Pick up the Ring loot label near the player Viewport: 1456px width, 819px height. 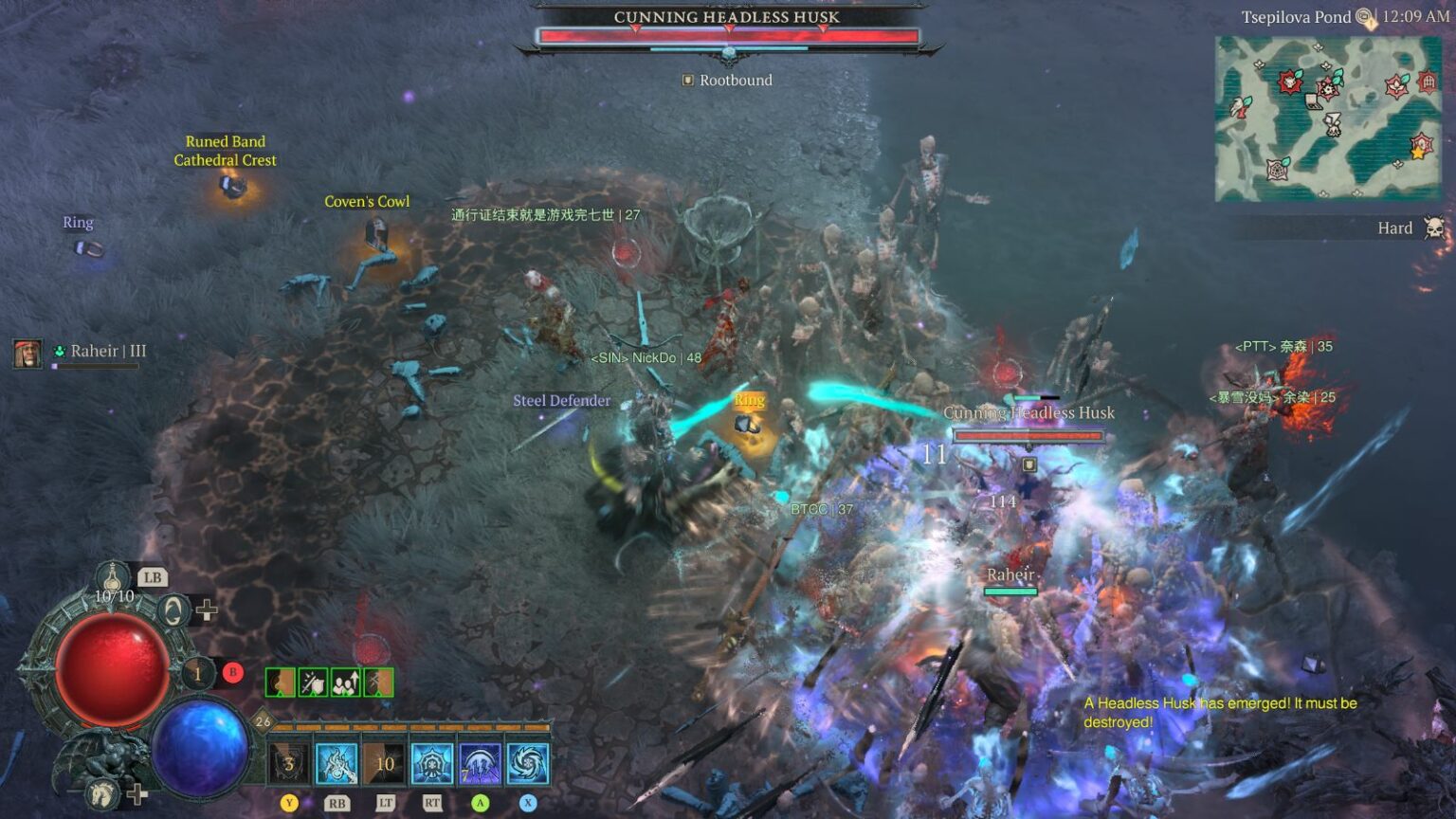point(748,400)
